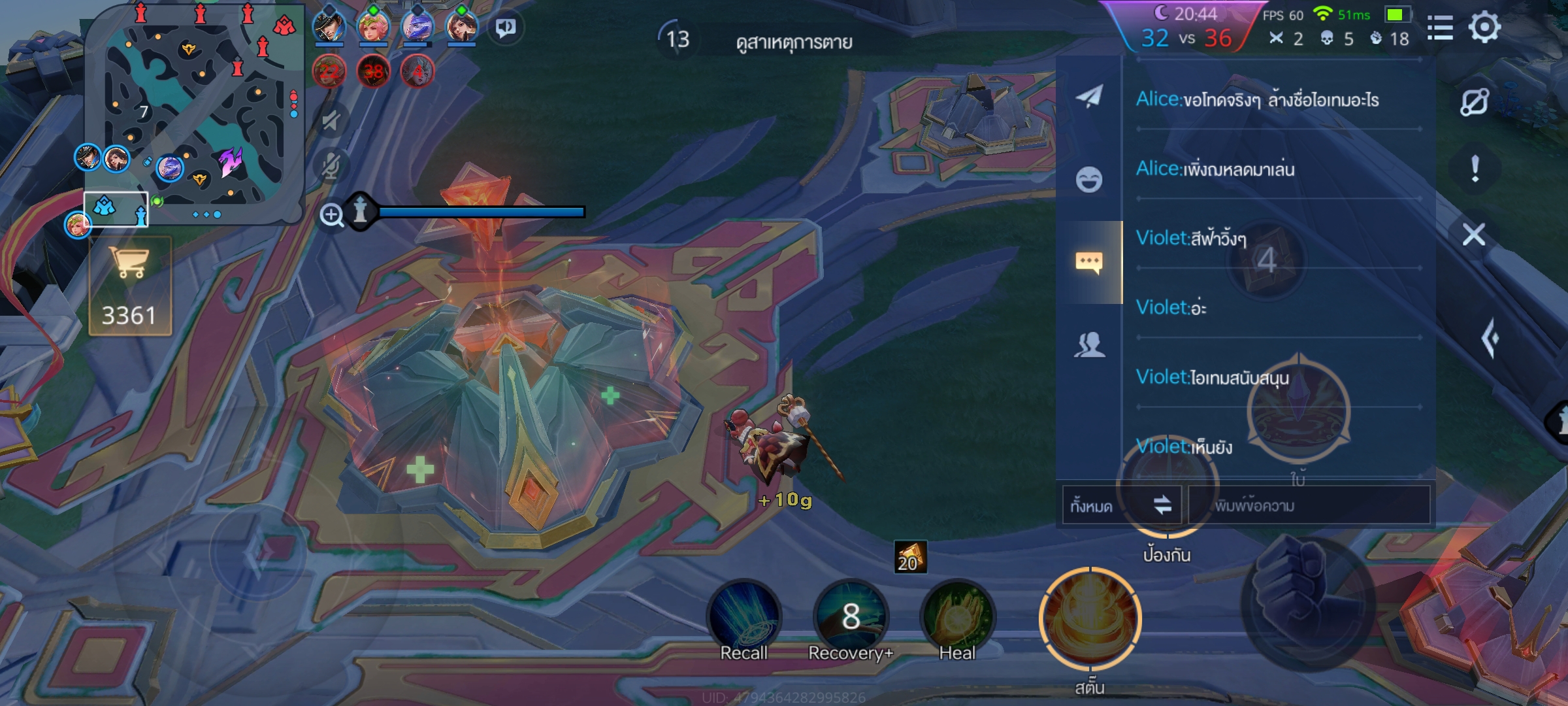Toggle the muted microphone icon
1568x706 pixels.
pyautogui.click(x=332, y=166)
